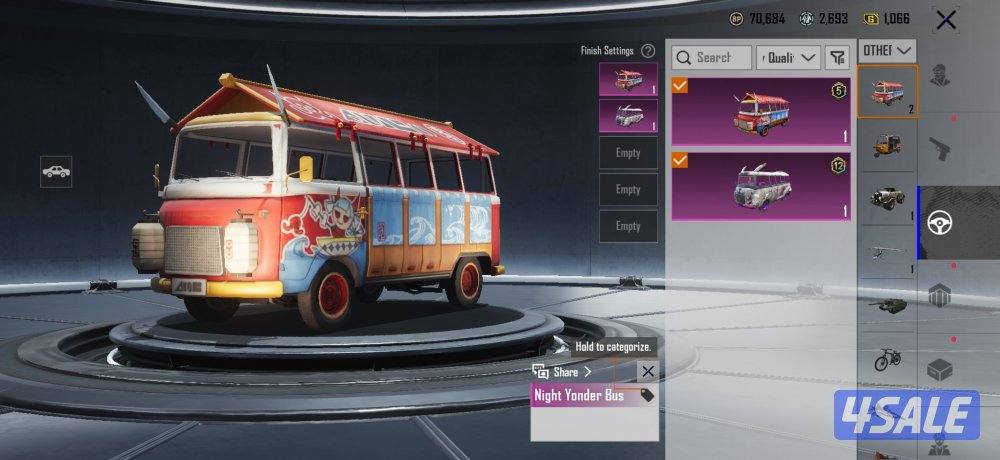The image size is (1000, 460).
Task: Switch to the pistol weapons category
Action: tap(939, 147)
